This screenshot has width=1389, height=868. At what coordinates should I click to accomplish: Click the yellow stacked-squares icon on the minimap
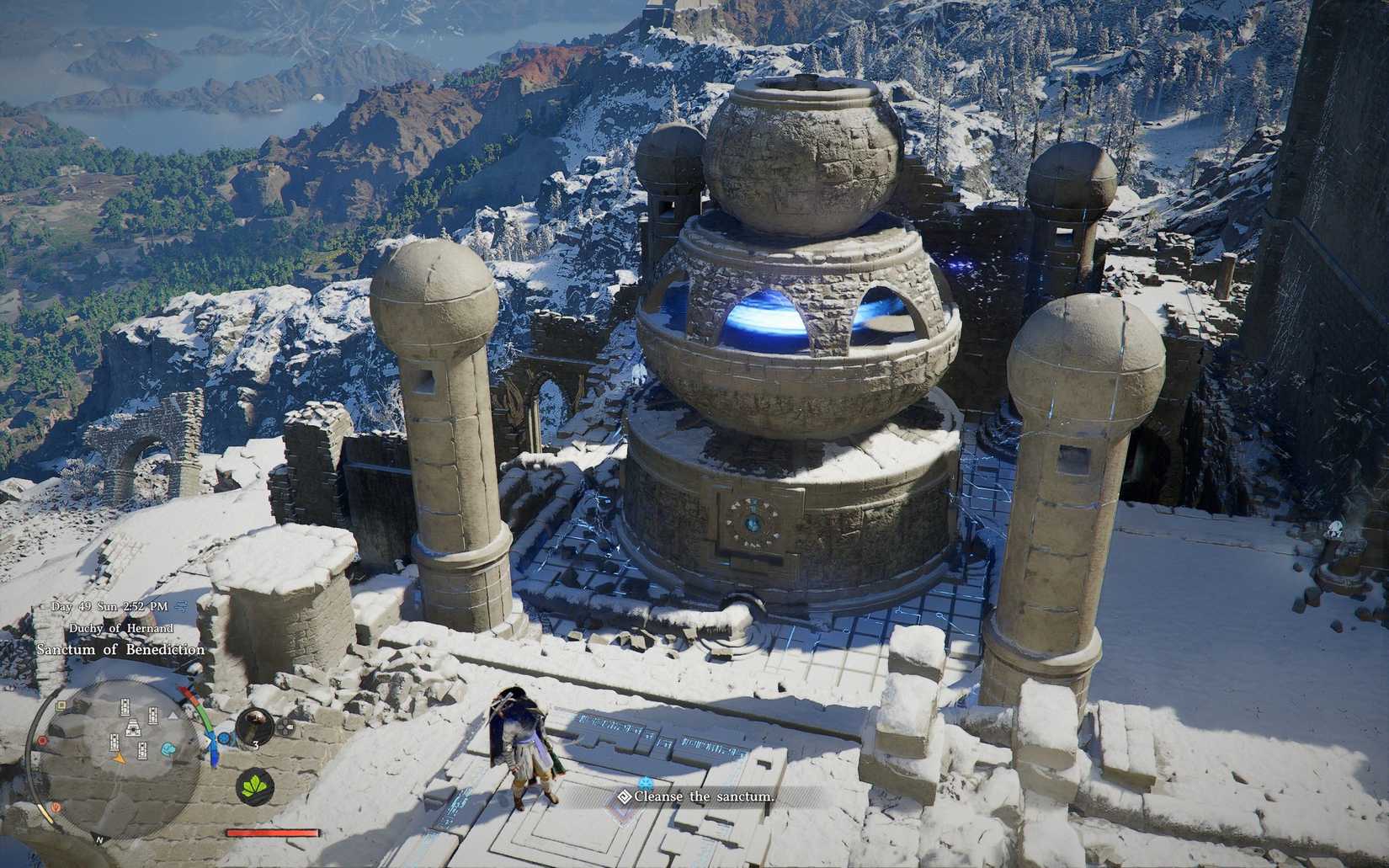click(61, 706)
